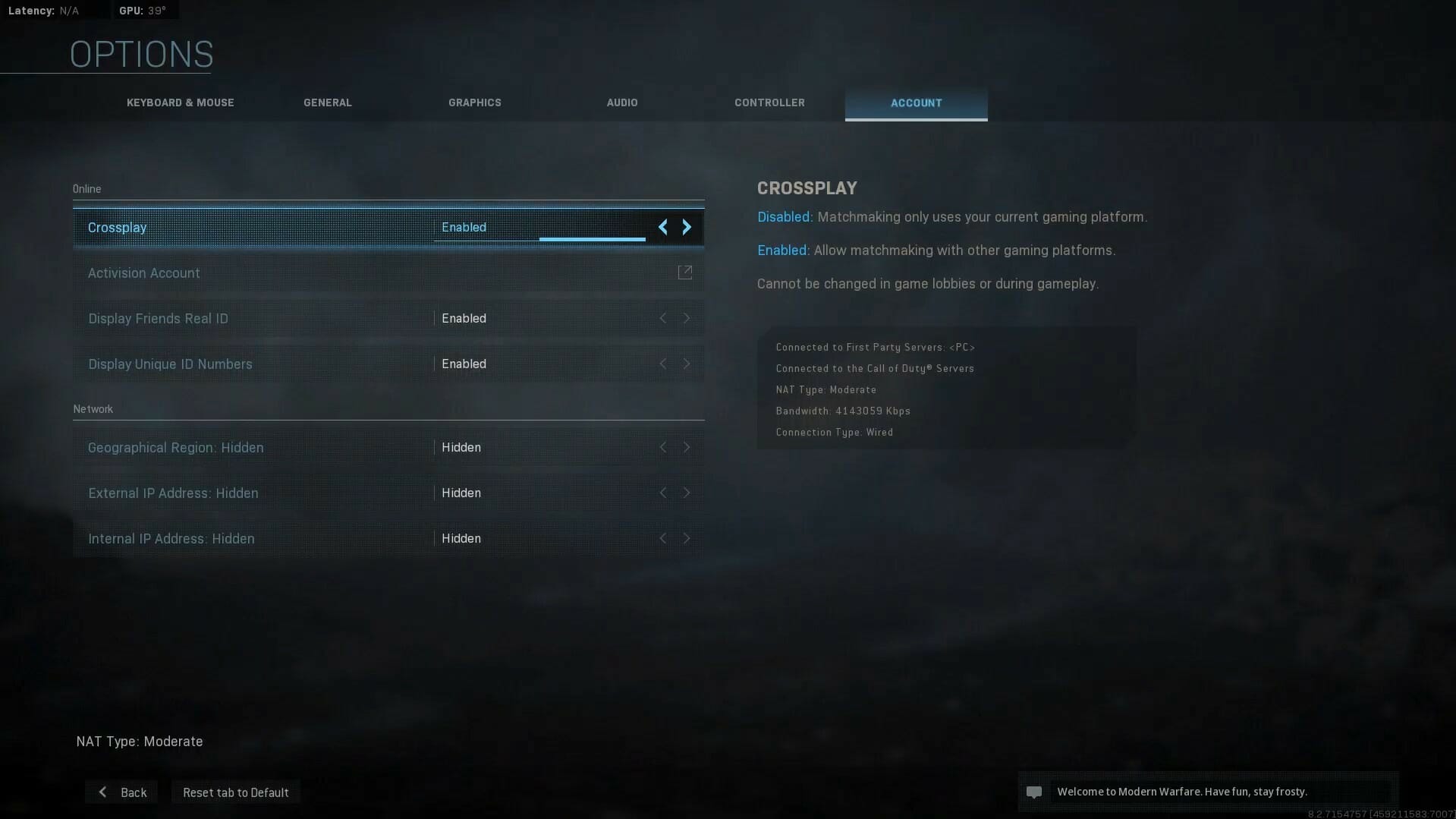
Task: Click the Crossplay progress bar under Enabled
Action: click(592, 238)
